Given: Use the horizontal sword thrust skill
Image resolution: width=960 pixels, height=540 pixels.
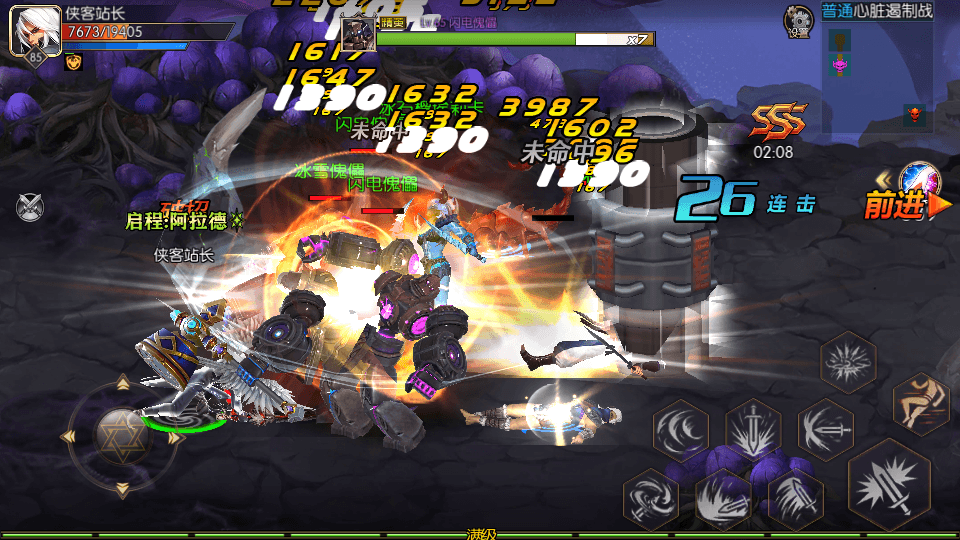Looking at the screenshot, I should click(826, 430).
